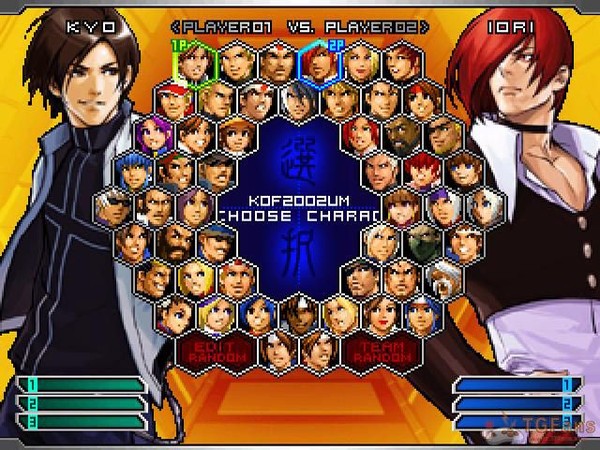
Task: Choose Terry's red cap portrait
Action: (x=173, y=99)
